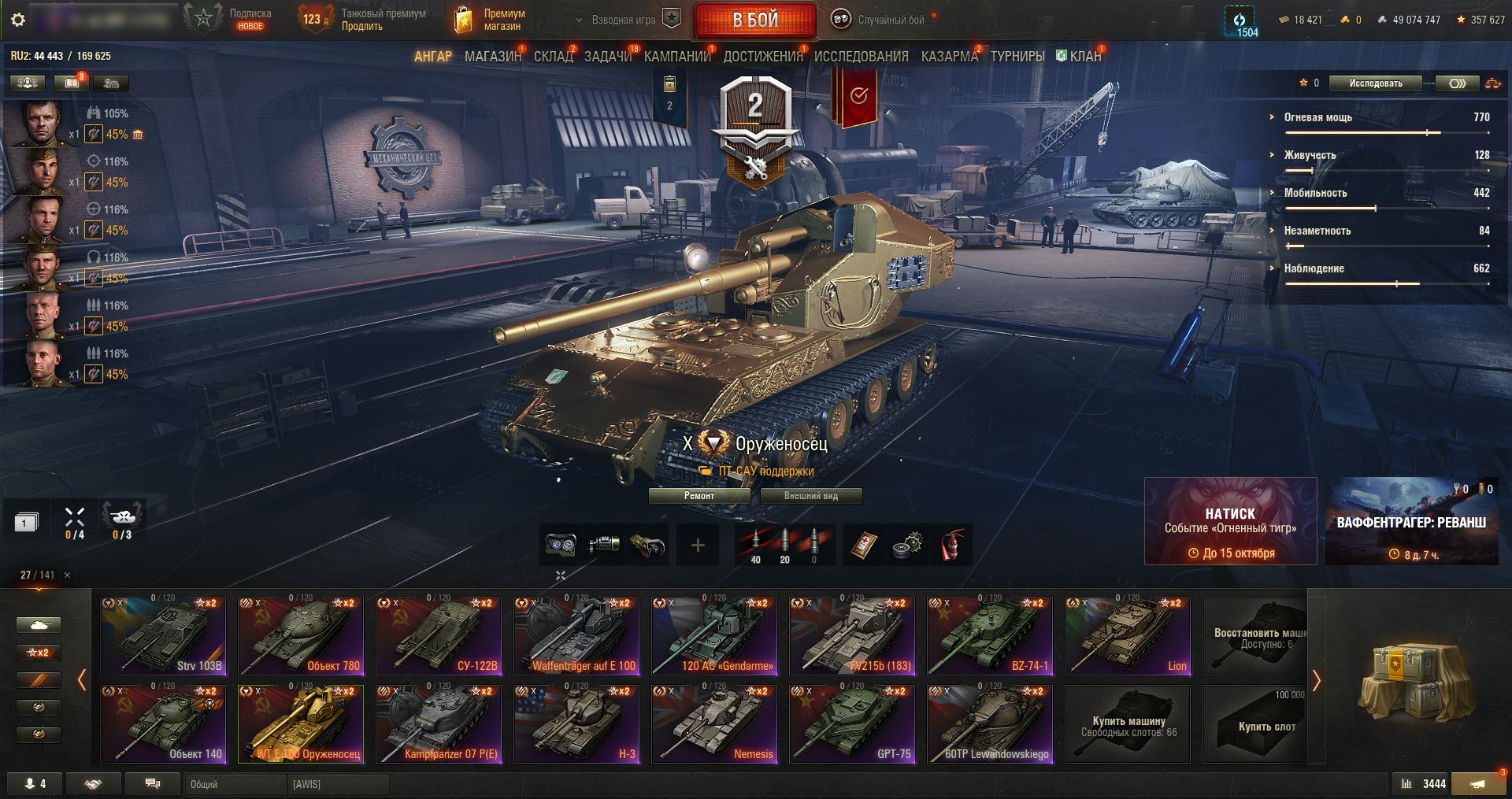Switch to the КАЗАРМА tab
This screenshot has height=799, width=1512.
[949, 57]
